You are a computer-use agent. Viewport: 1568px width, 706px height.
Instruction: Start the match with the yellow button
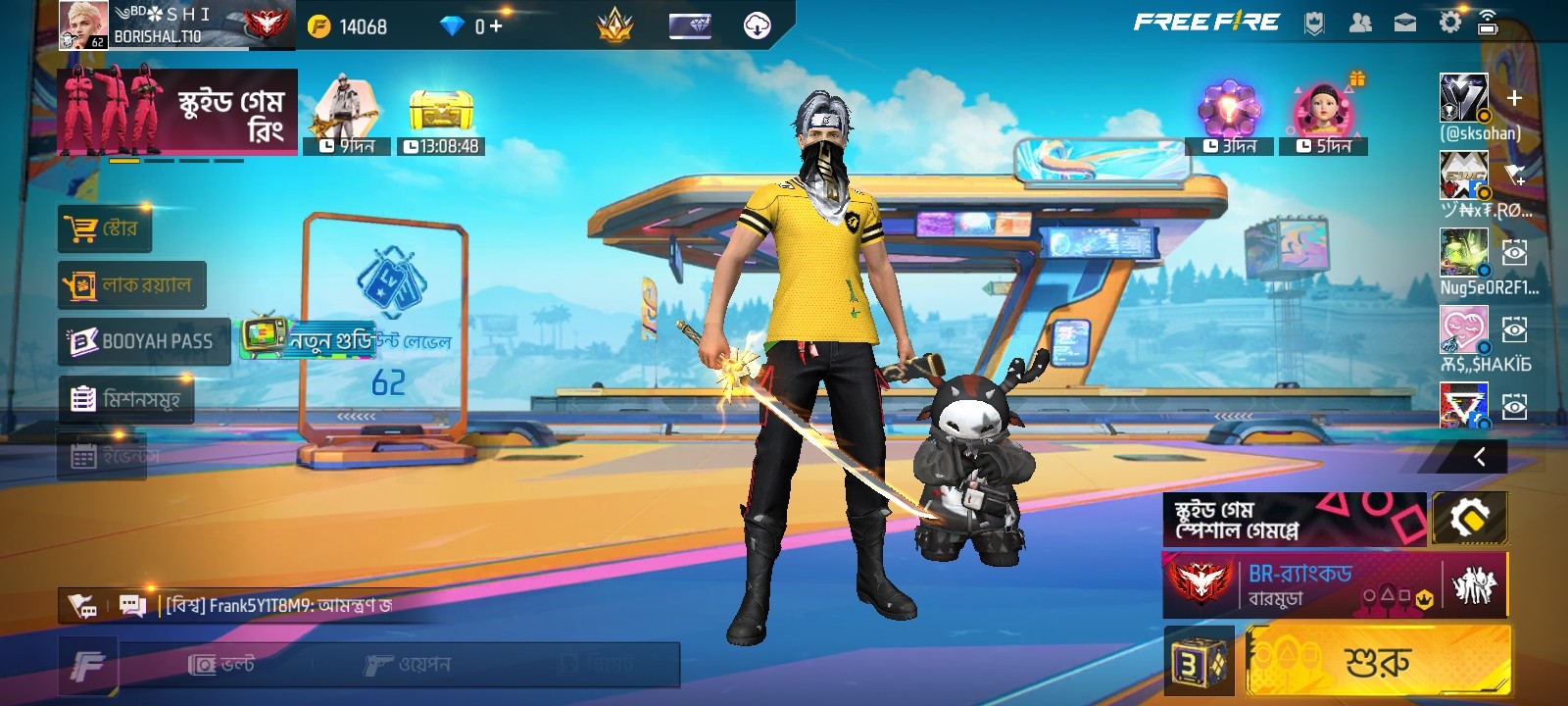[1377, 662]
